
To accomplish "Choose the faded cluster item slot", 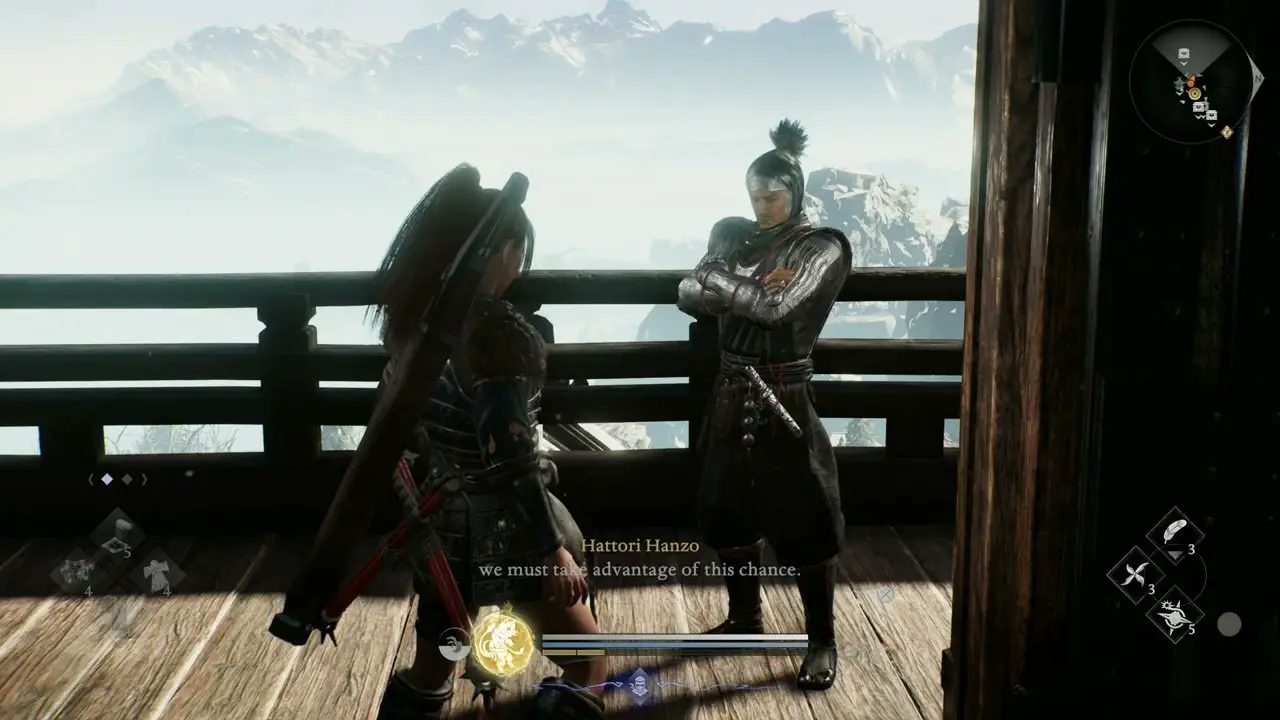I will [77, 572].
